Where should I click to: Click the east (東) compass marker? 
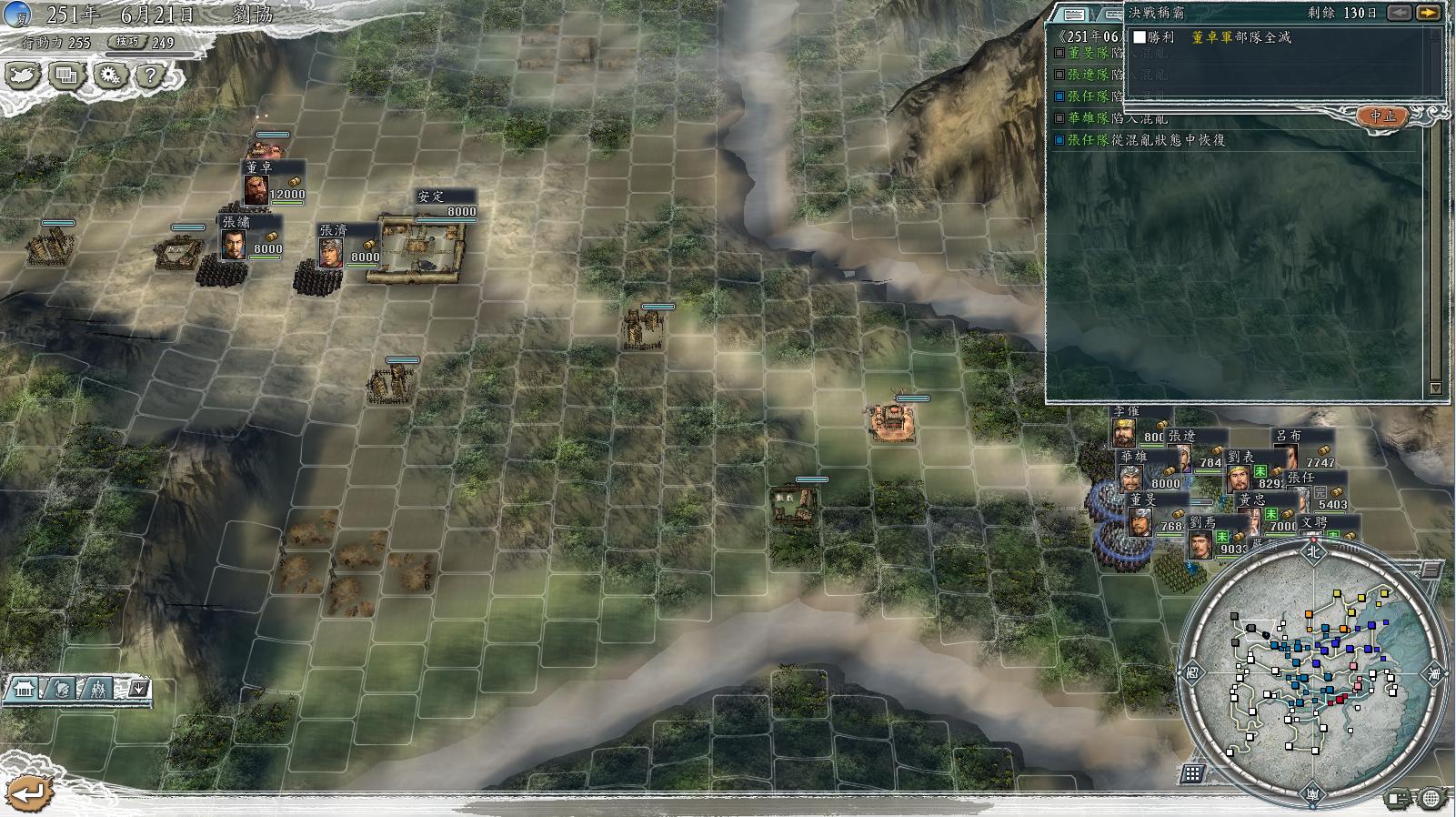coord(1434,674)
